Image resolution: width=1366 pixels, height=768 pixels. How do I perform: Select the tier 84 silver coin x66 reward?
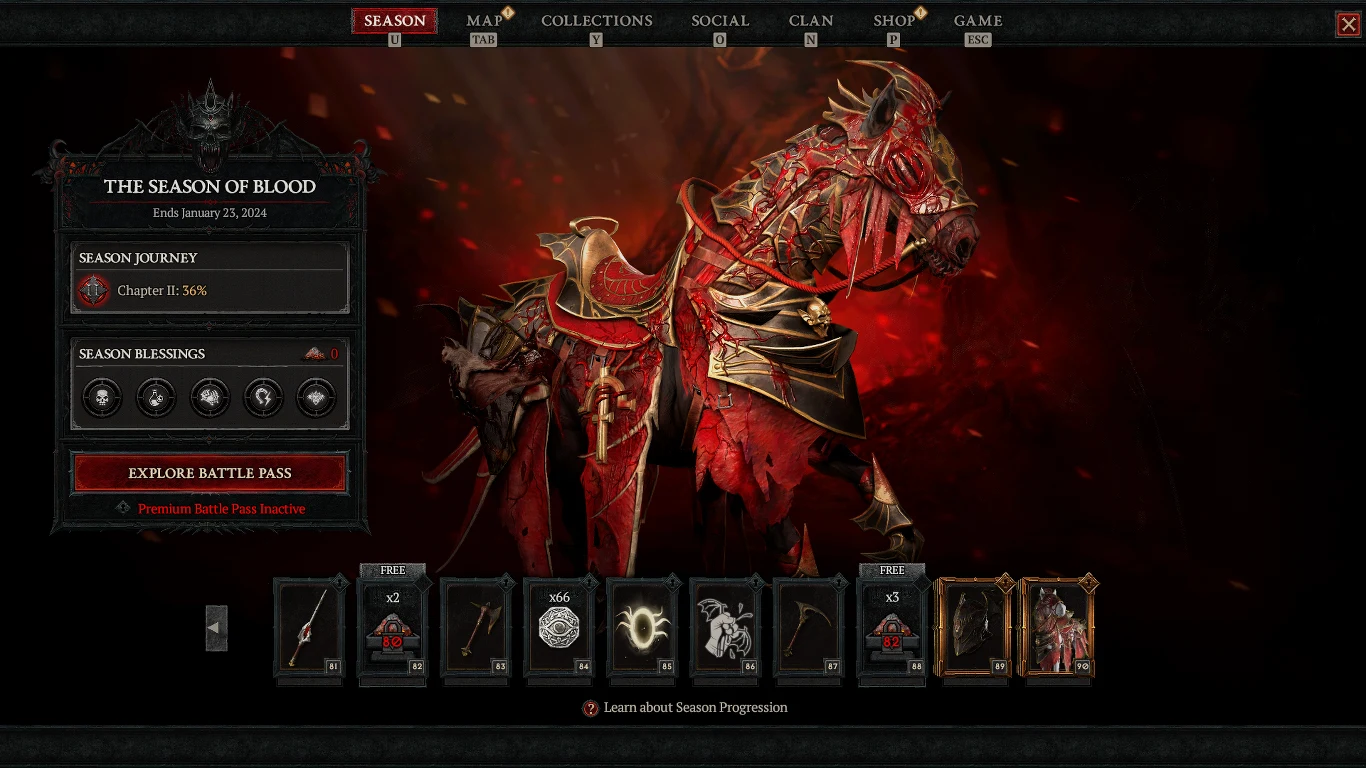click(559, 628)
